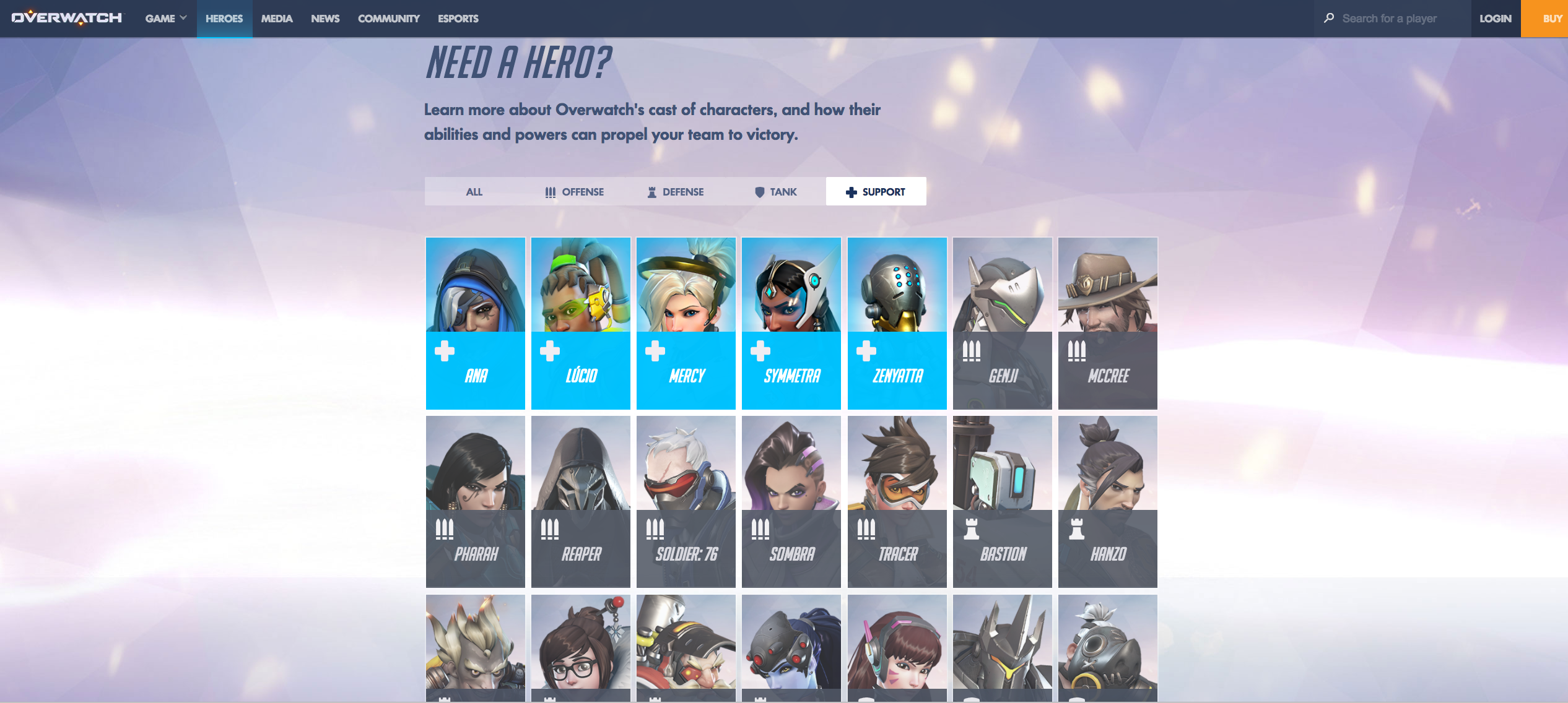Show all heroes with the All tab
1568x703 pixels.
pyautogui.click(x=474, y=192)
